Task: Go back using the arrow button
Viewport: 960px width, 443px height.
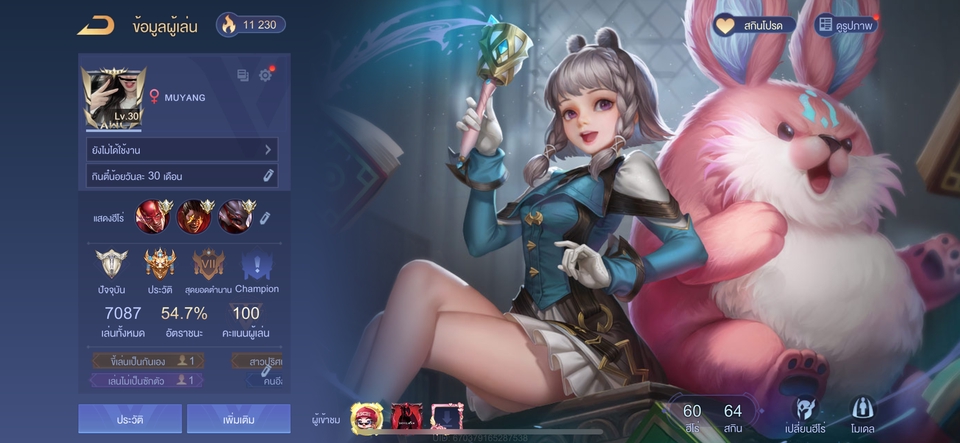Action: tap(96, 25)
